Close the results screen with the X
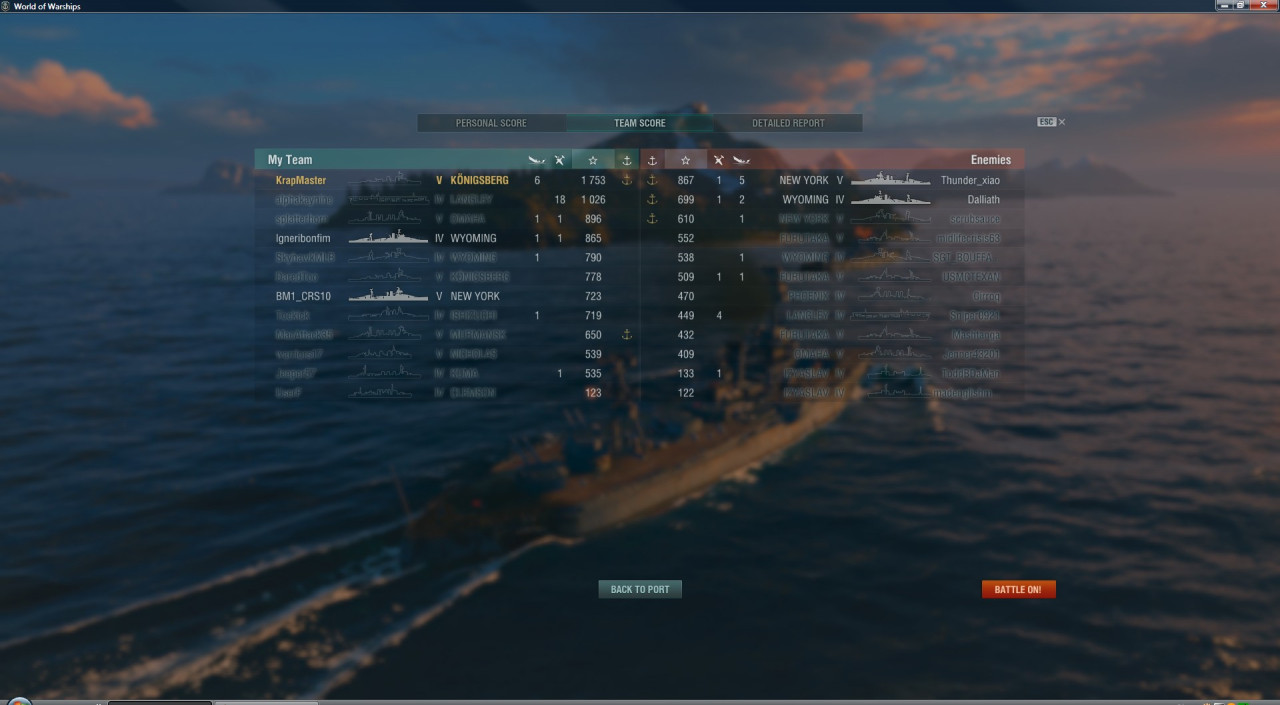This screenshot has width=1280, height=705. (1062, 122)
